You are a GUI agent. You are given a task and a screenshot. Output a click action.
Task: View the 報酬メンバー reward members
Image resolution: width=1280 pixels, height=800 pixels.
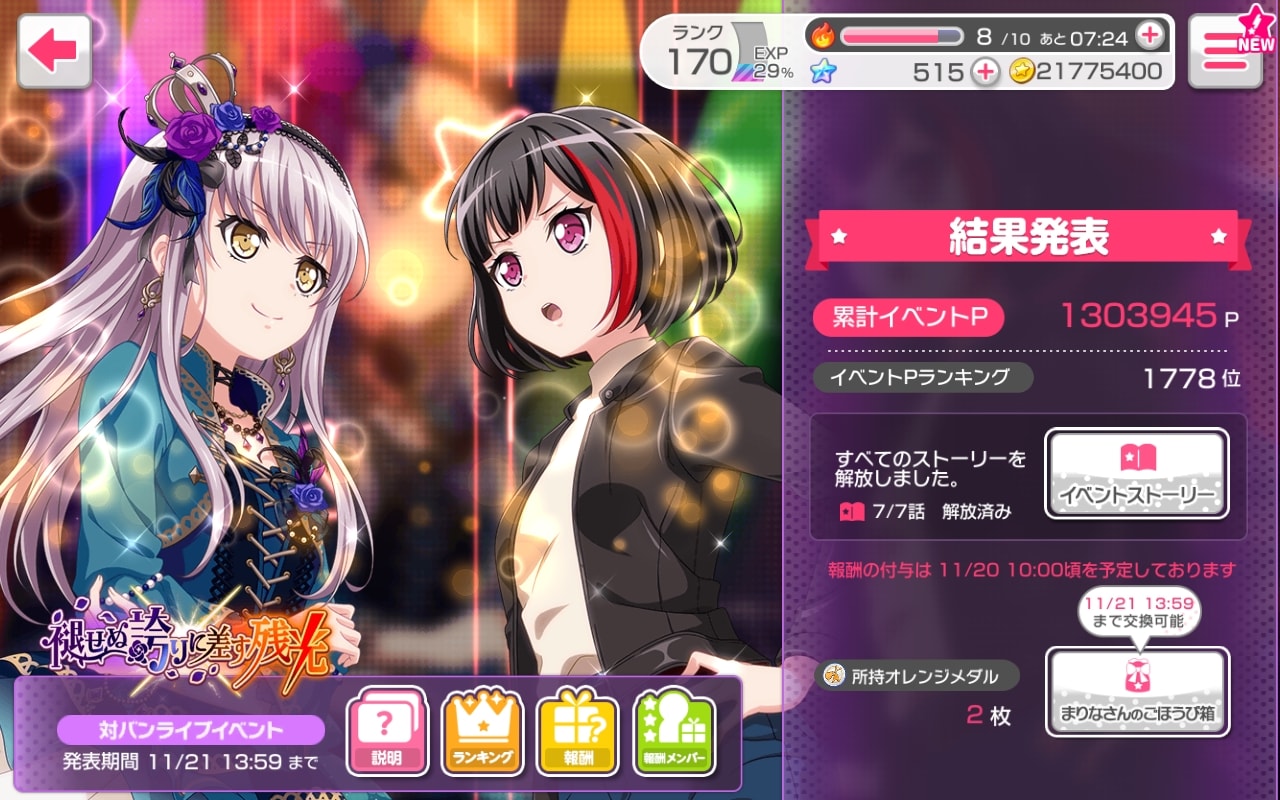click(x=675, y=732)
